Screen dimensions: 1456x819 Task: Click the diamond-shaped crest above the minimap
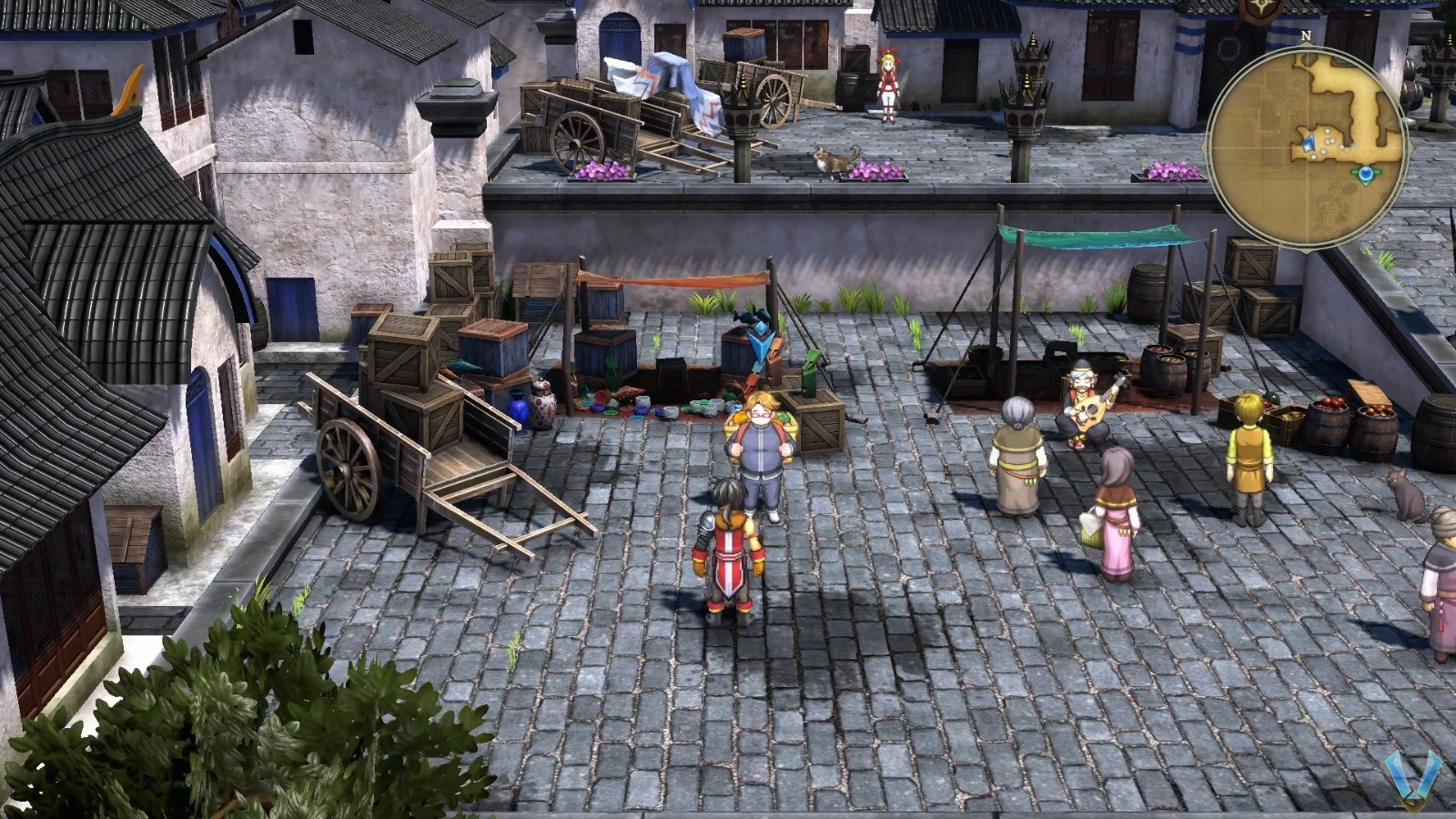(x=1259, y=11)
